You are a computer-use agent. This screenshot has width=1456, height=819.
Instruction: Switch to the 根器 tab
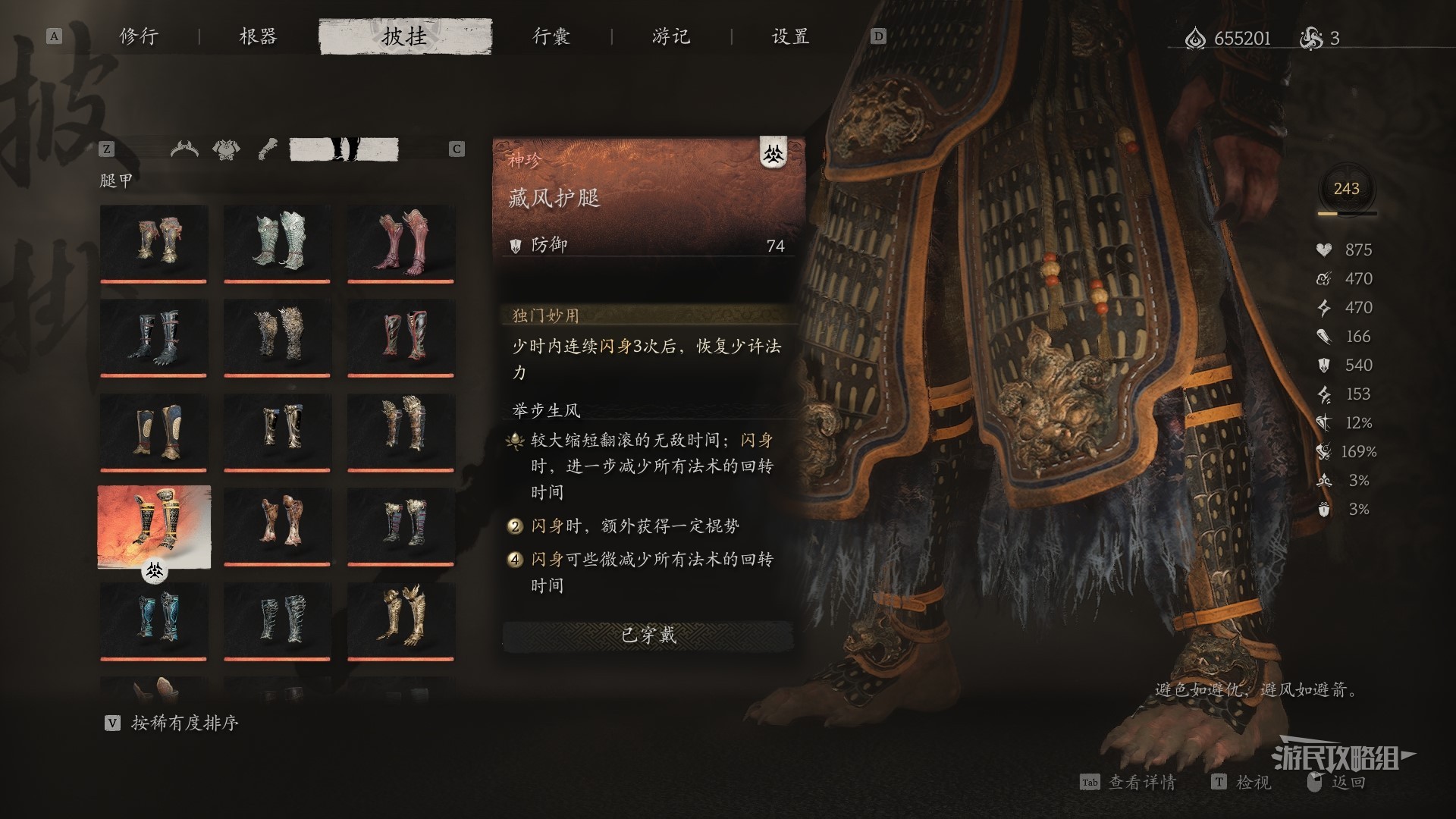pos(258,36)
